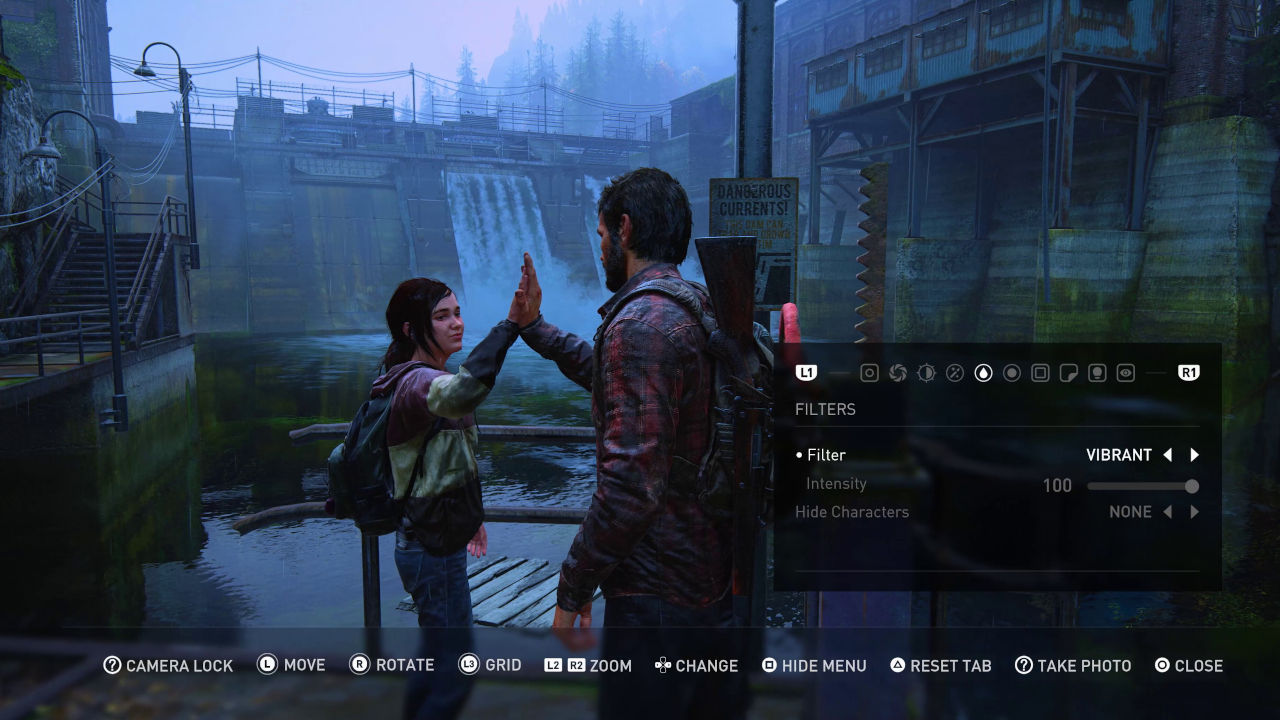Click the Intensity slider handle
Screen dimensions: 1280x720
[1192, 486]
